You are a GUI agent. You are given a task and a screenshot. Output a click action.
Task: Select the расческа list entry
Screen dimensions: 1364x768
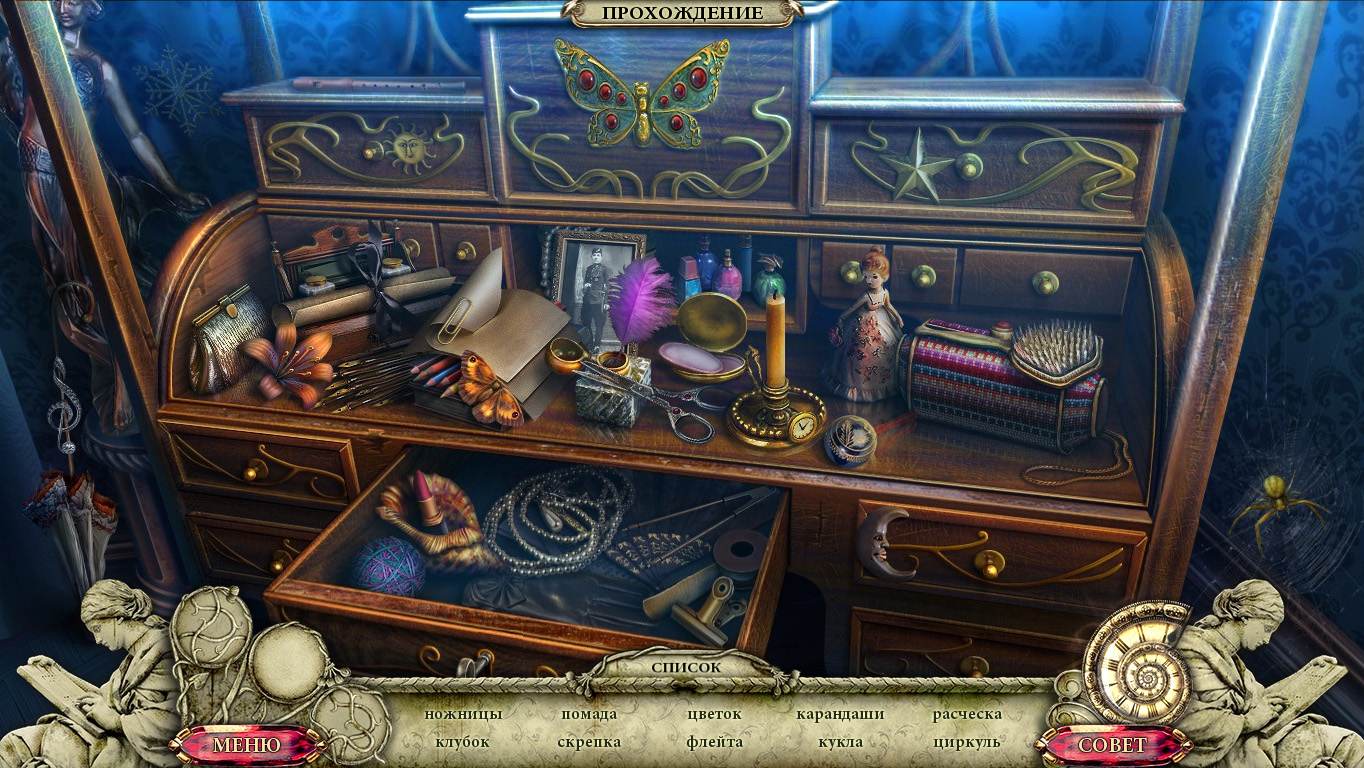point(967,714)
